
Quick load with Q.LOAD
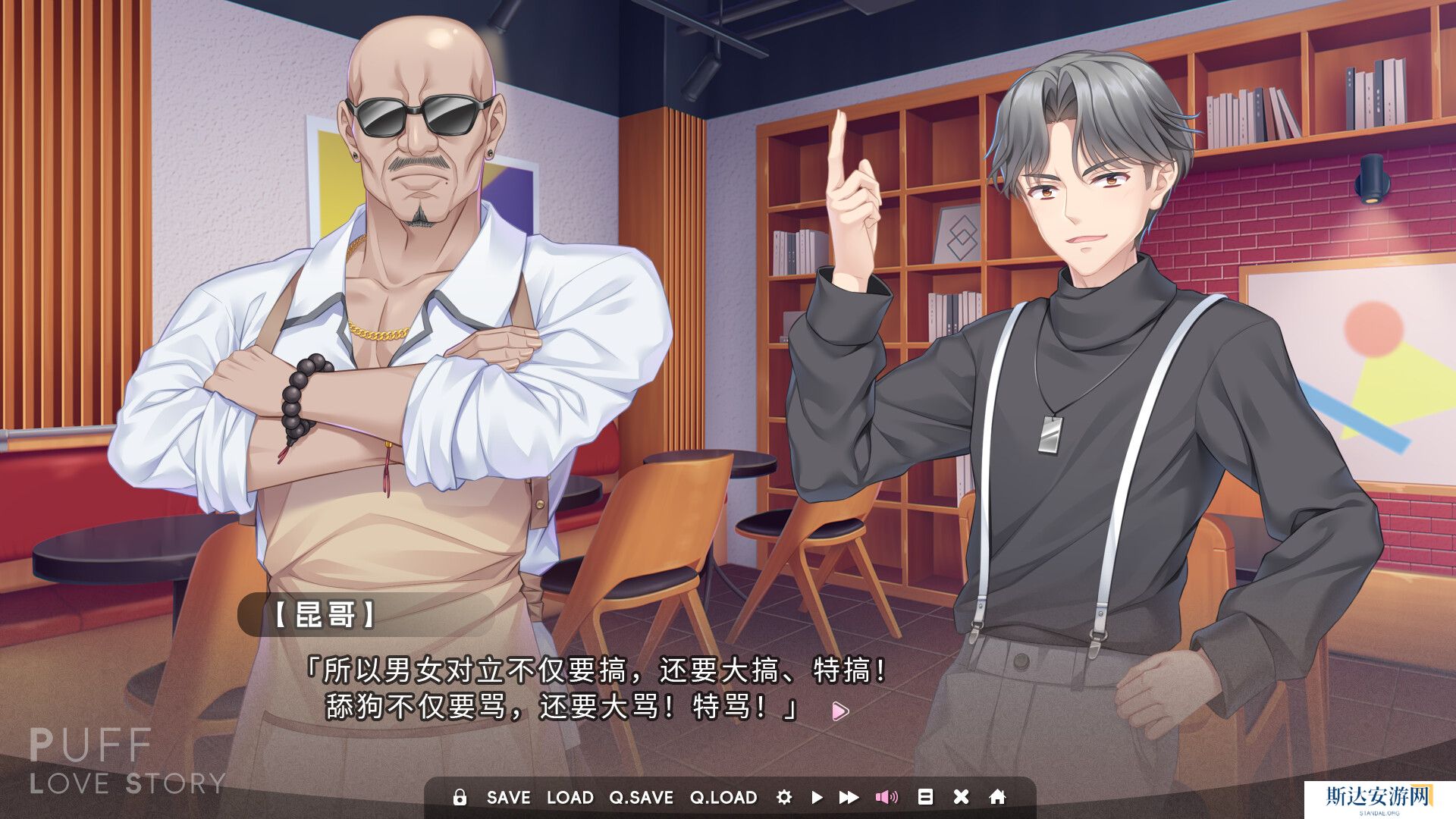(x=723, y=798)
